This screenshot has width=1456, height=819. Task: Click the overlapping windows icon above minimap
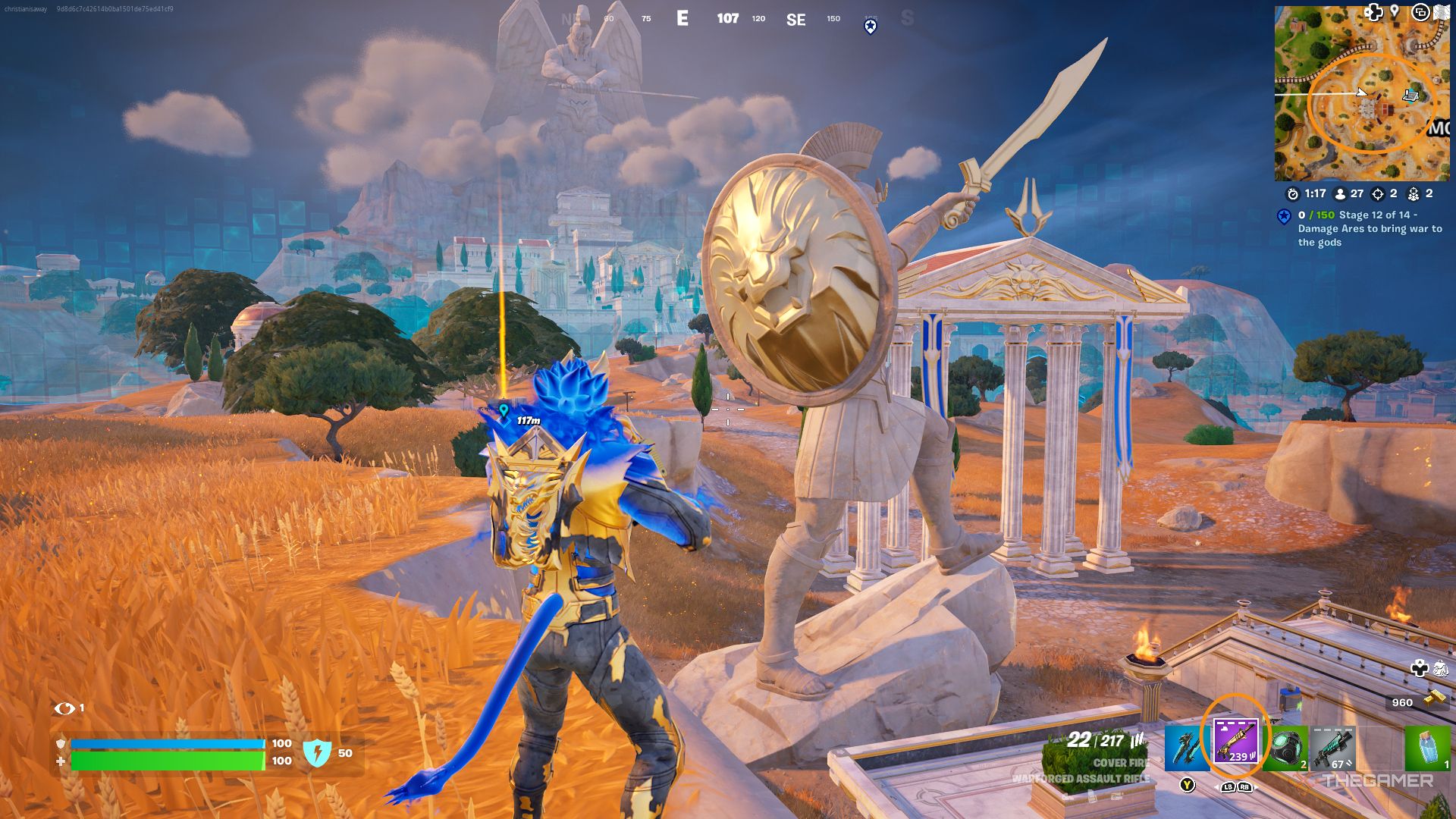point(1420,12)
